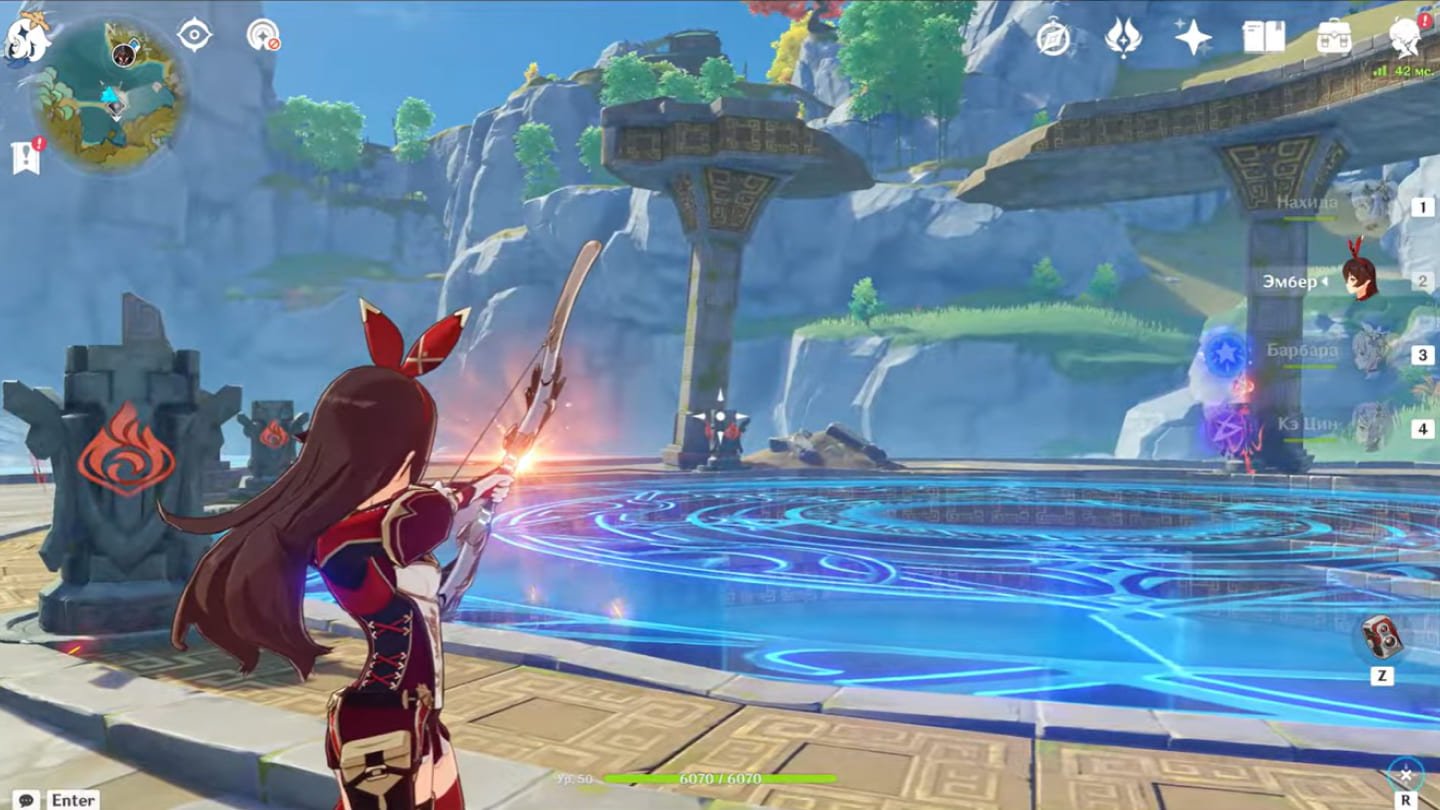Open the quest bookmark with red alert

click(x=25, y=157)
